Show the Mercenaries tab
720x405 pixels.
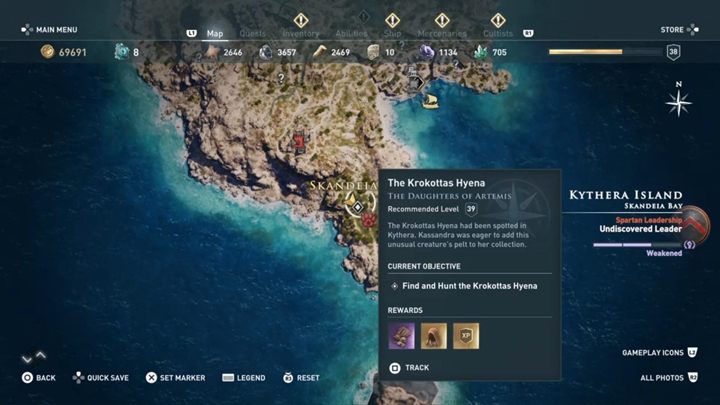(441, 33)
